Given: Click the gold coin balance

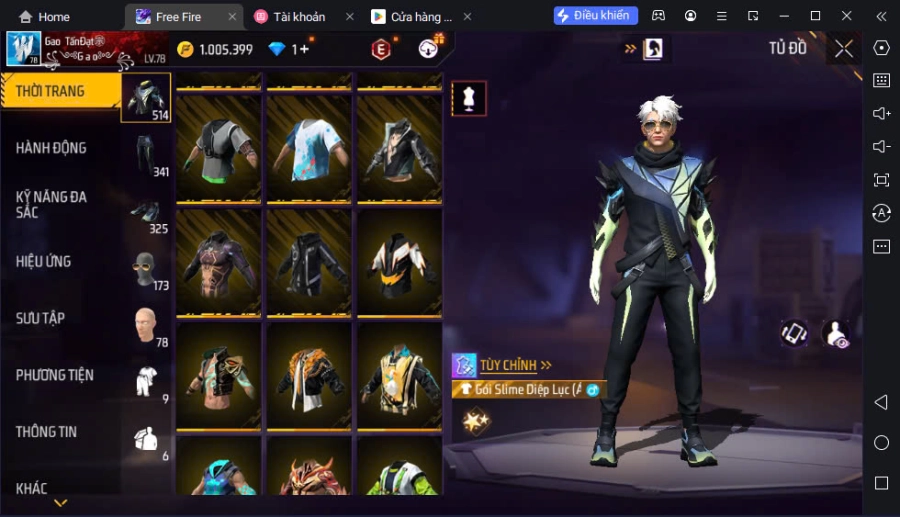Looking at the screenshot, I should coord(215,49).
